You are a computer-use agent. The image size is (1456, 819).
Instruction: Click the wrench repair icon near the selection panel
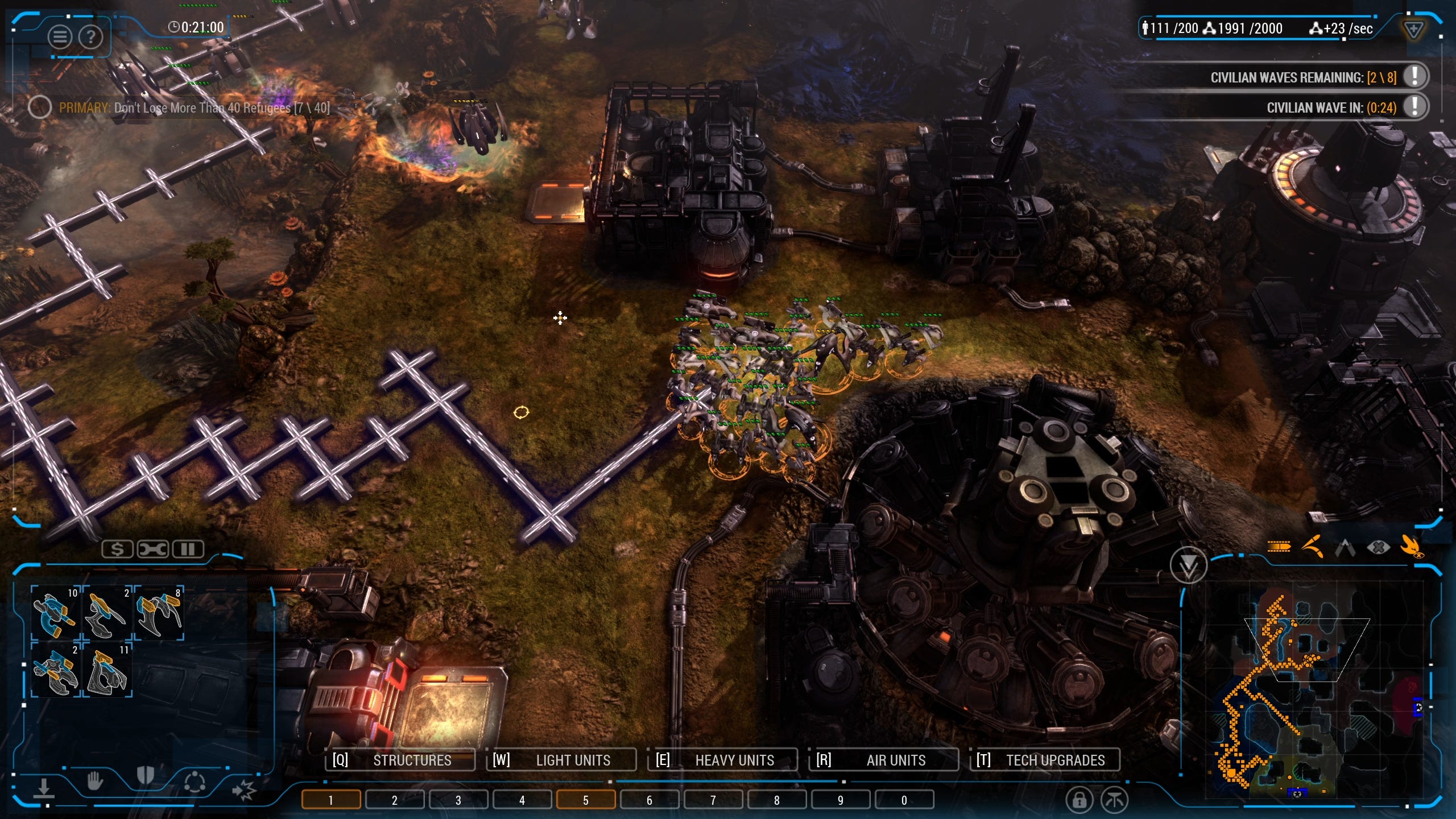tap(151, 549)
